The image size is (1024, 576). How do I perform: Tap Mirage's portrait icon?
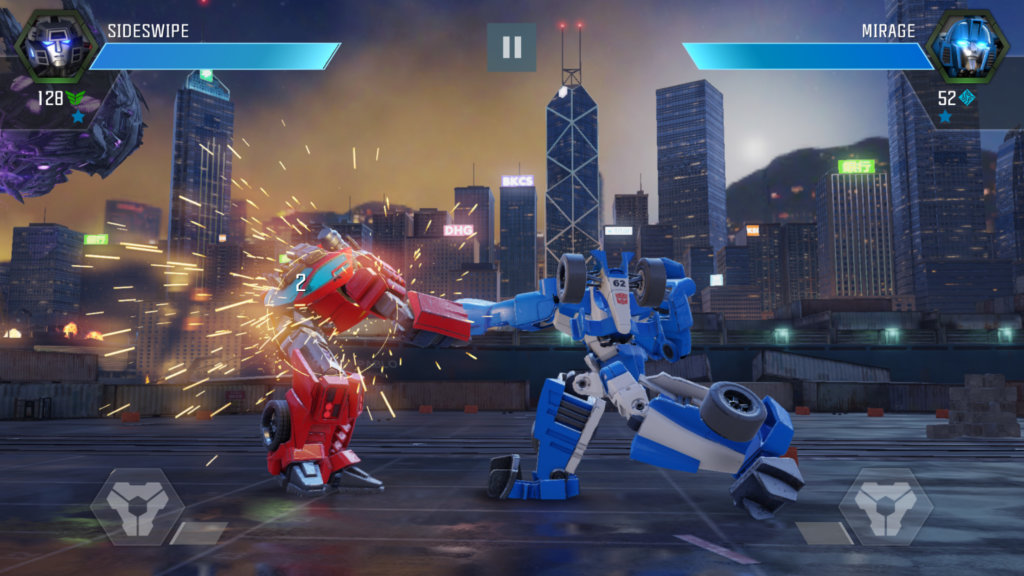pyautogui.click(x=967, y=45)
